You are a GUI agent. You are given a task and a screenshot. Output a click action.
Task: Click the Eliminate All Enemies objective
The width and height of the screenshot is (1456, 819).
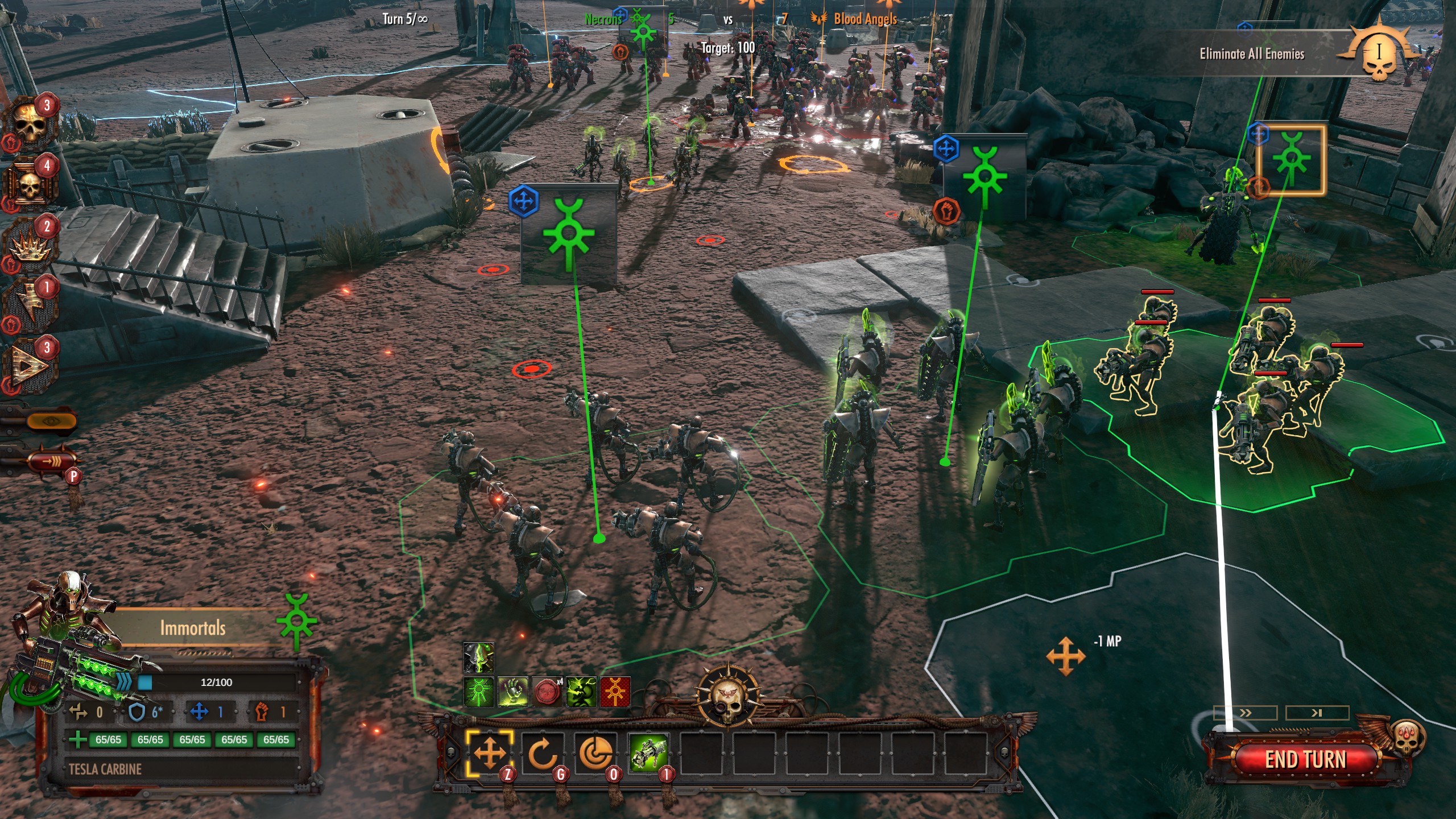(1251, 54)
